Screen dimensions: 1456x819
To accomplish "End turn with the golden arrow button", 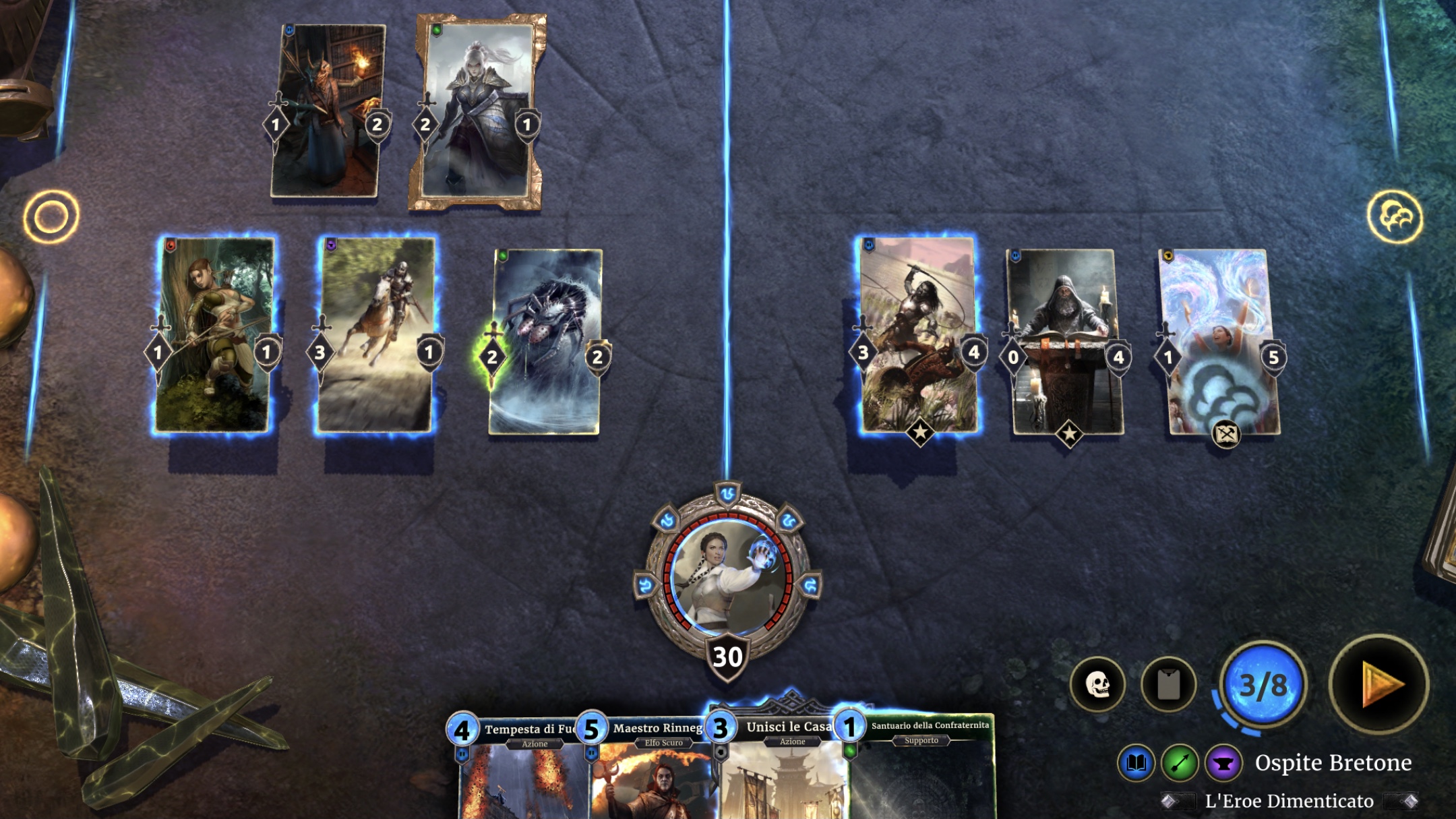I will (1379, 684).
